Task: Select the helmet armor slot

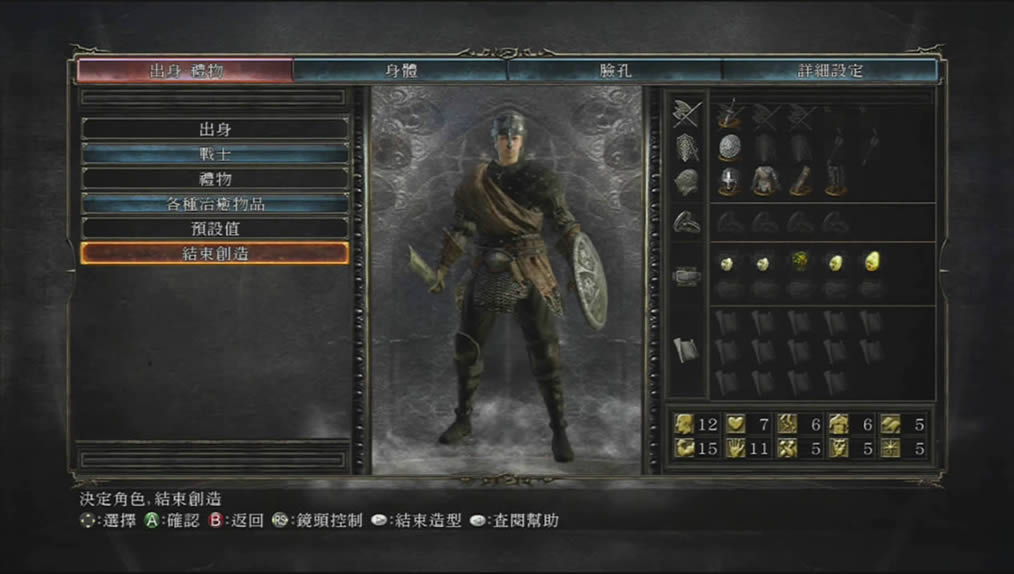Action: (x=728, y=181)
